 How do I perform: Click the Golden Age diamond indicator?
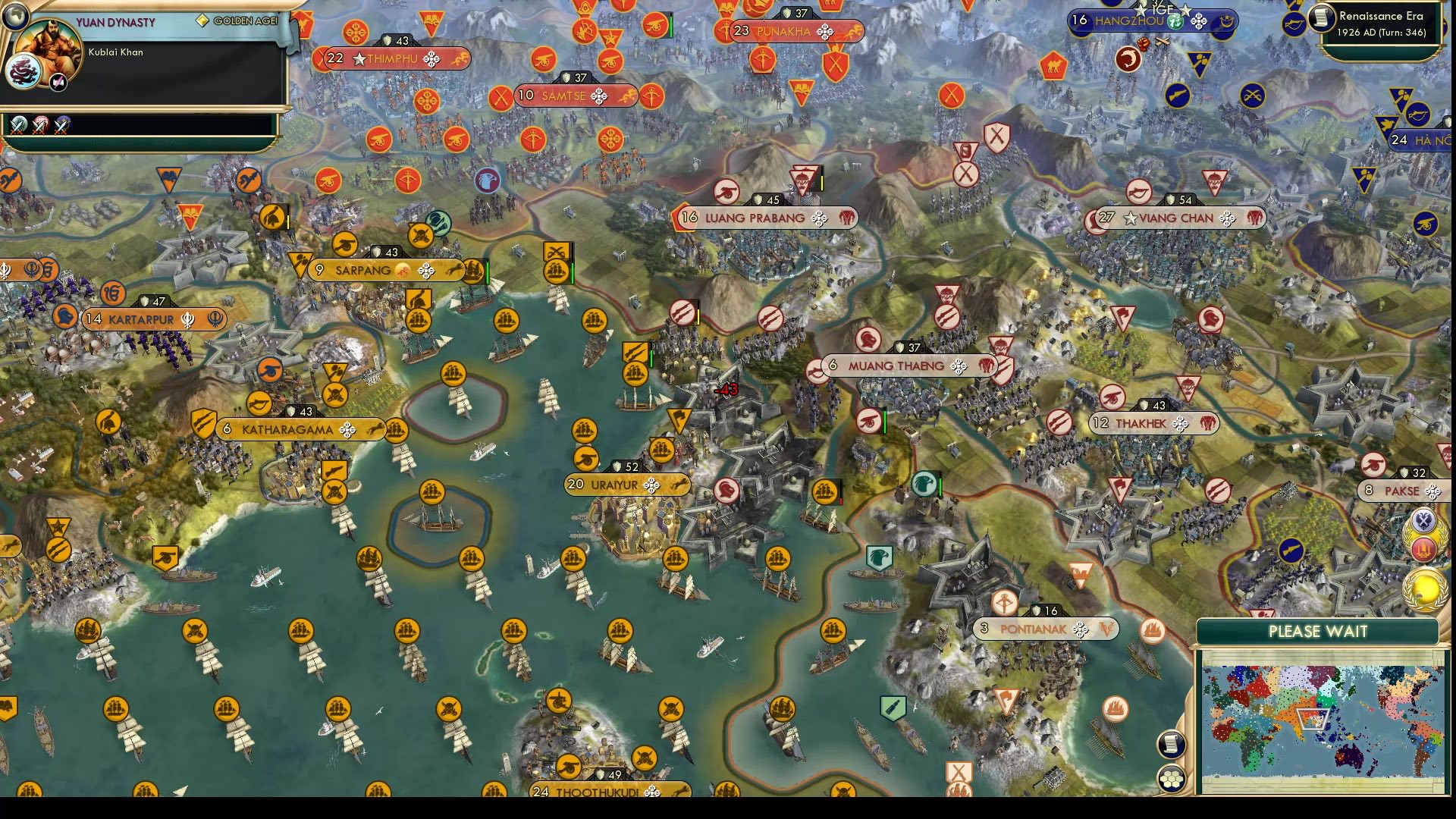click(x=202, y=21)
